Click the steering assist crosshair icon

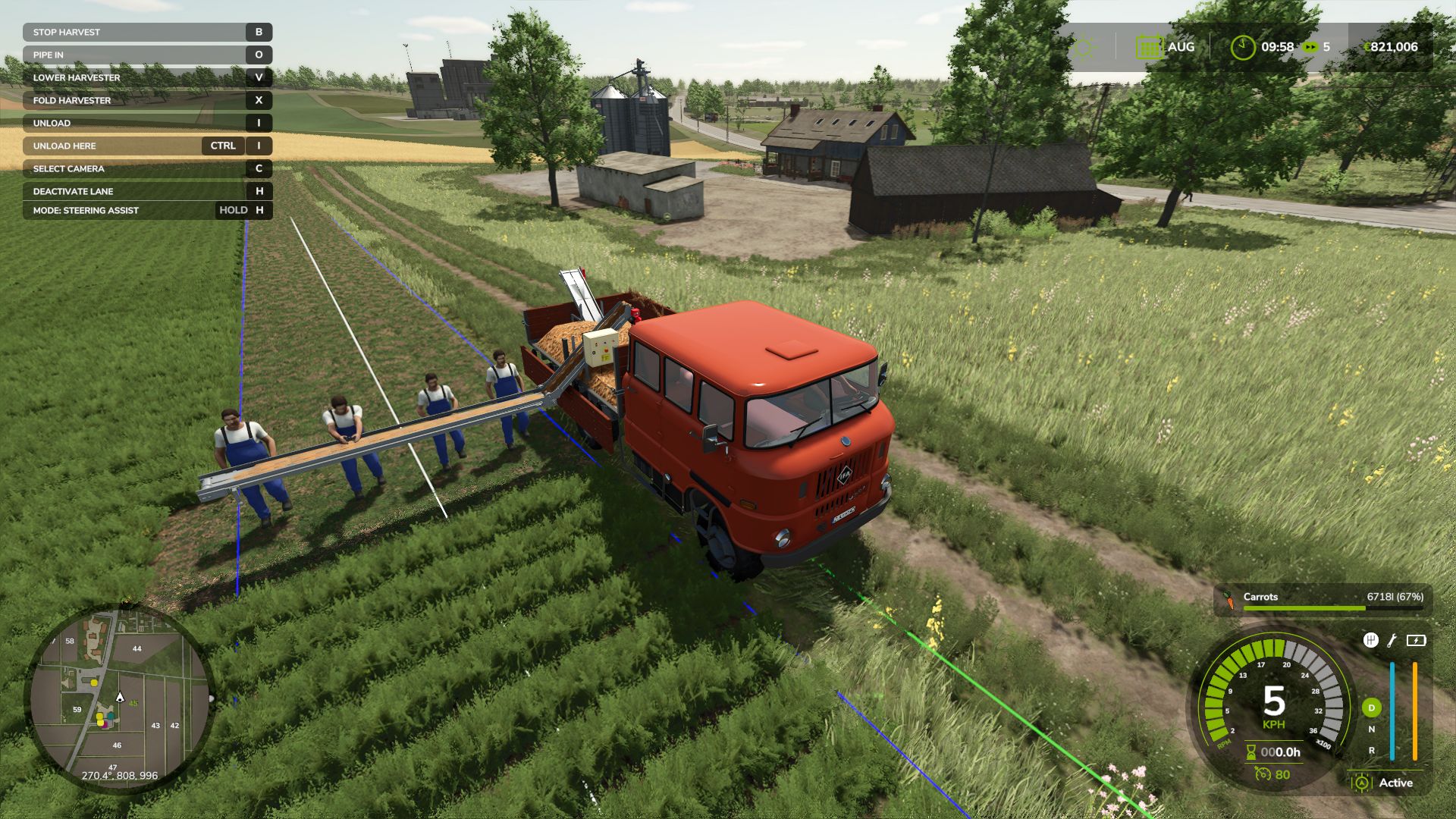coord(1362,783)
